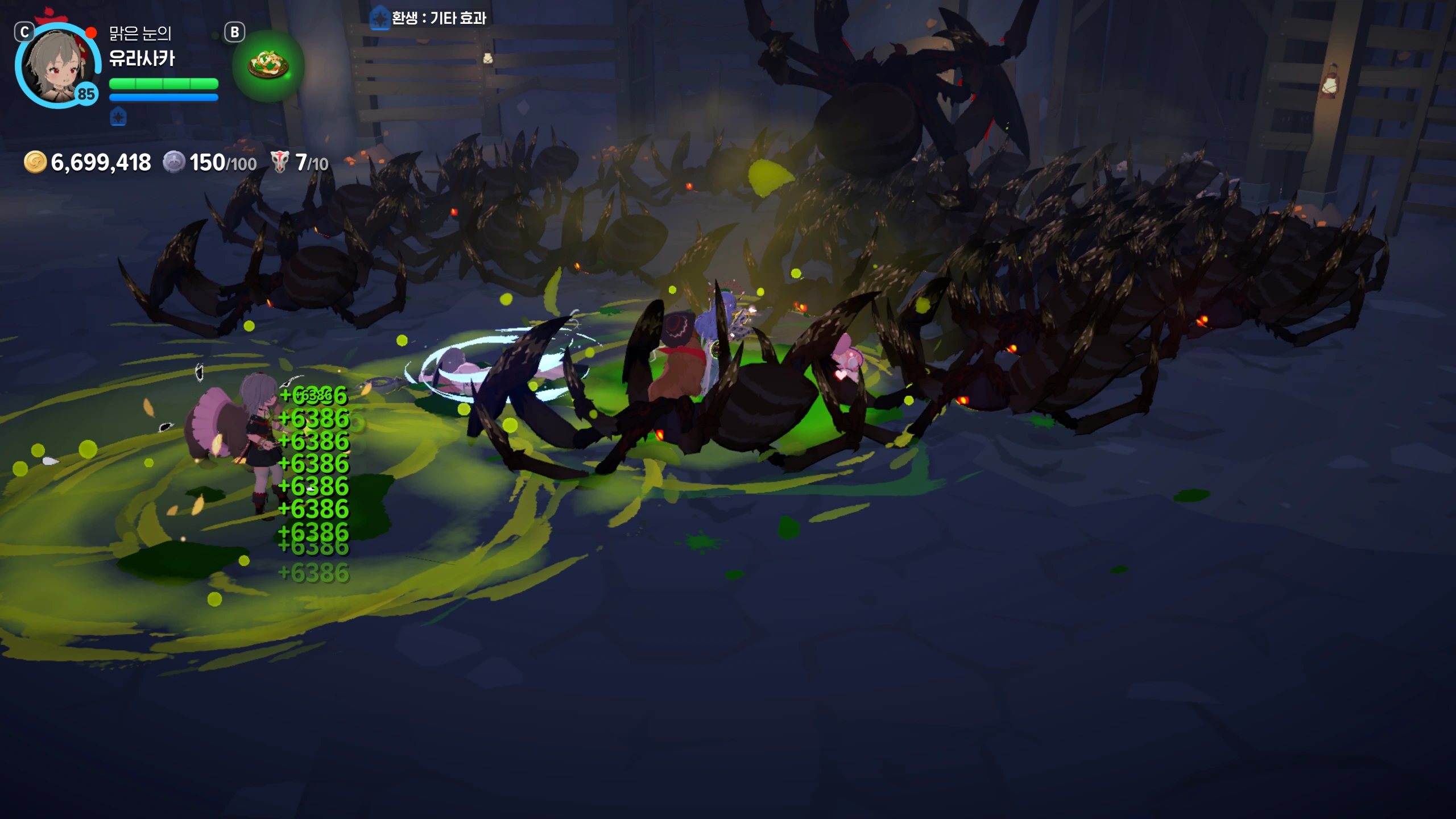Click the 환생 기타 효과 buff icon
The height and width of the screenshot is (819, 1456).
pos(379,18)
